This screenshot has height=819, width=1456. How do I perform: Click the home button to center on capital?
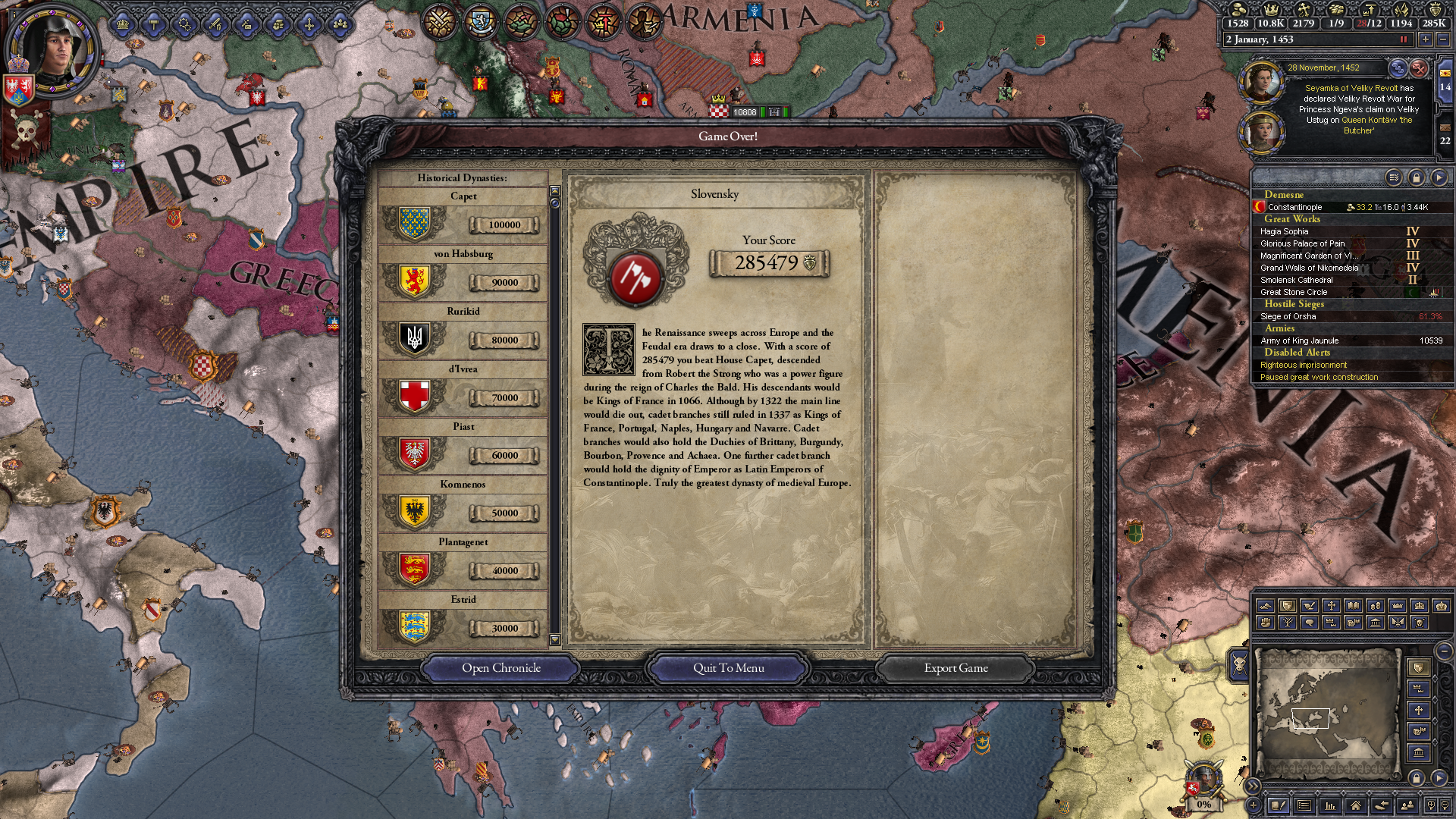[1355, 805]
